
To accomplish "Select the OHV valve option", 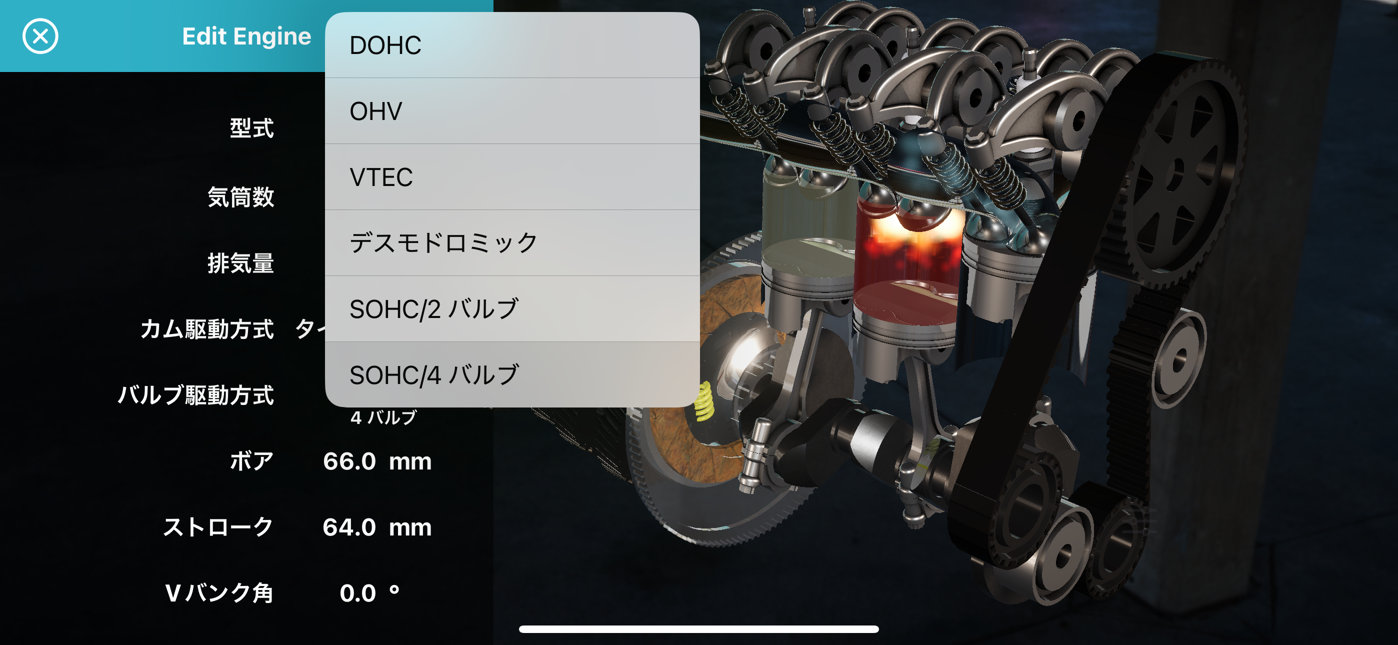I will tap(511, 111).
